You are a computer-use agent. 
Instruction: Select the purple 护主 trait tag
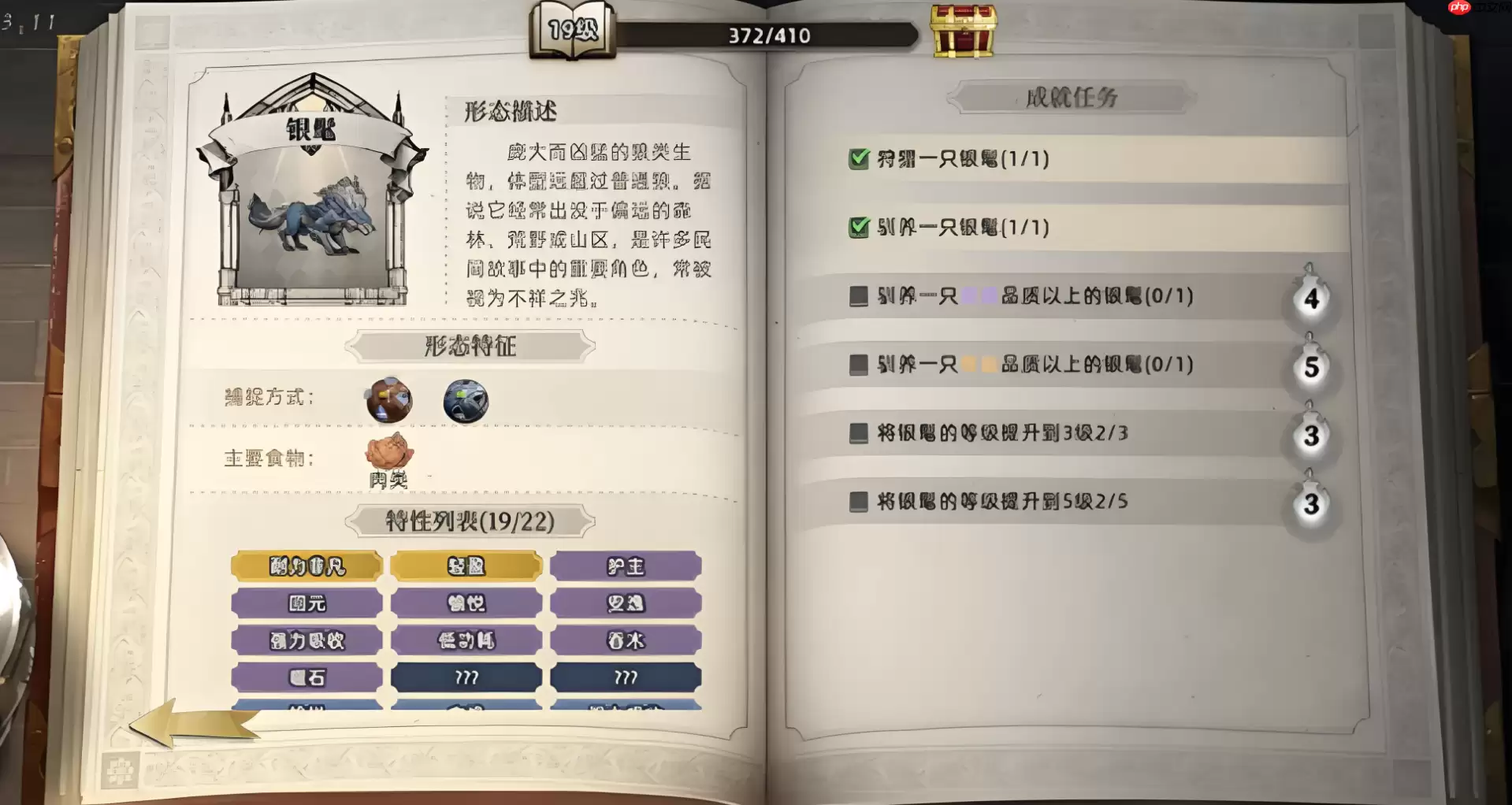pos(626,566)
